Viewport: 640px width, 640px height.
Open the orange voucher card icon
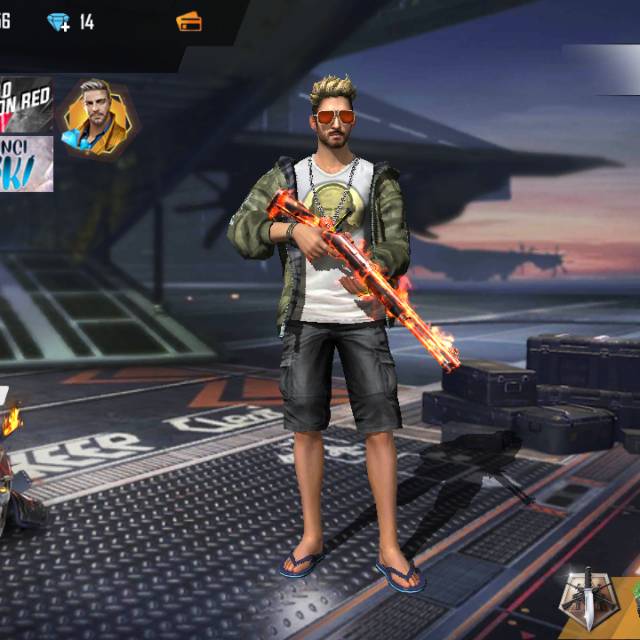pyautogui.click(x=188, y=21)
